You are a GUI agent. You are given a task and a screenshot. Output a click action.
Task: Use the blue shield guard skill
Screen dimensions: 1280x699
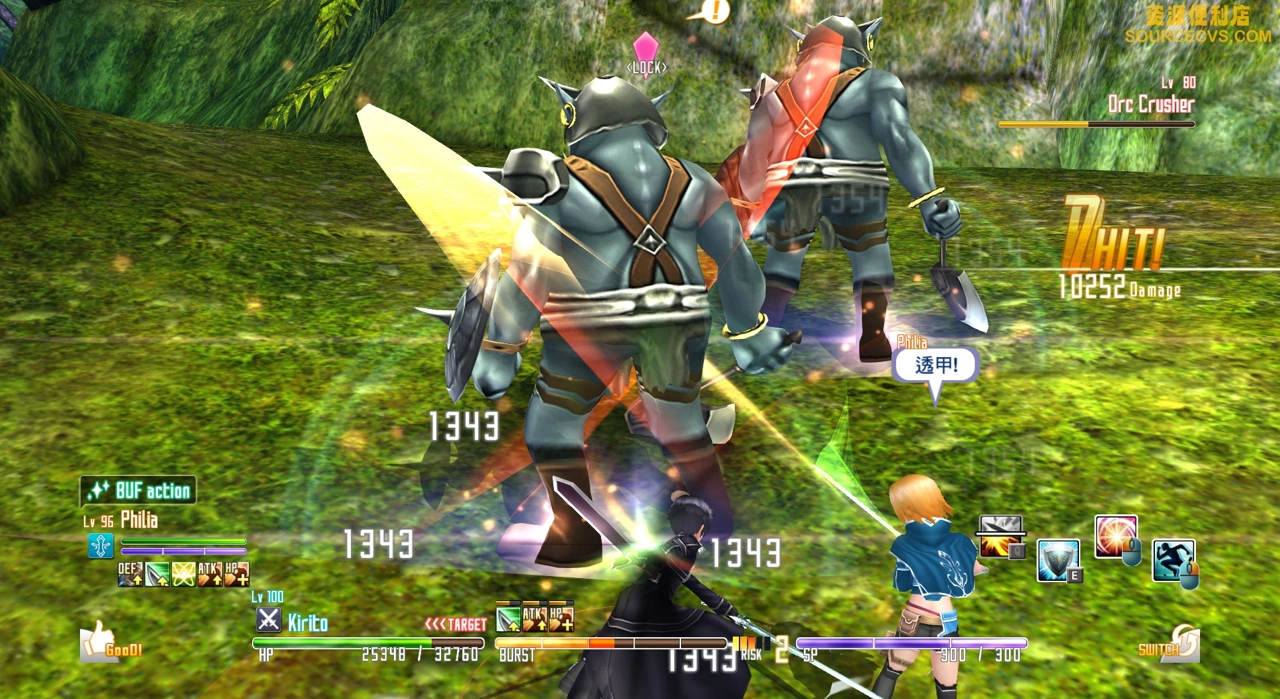(1057, 559)
